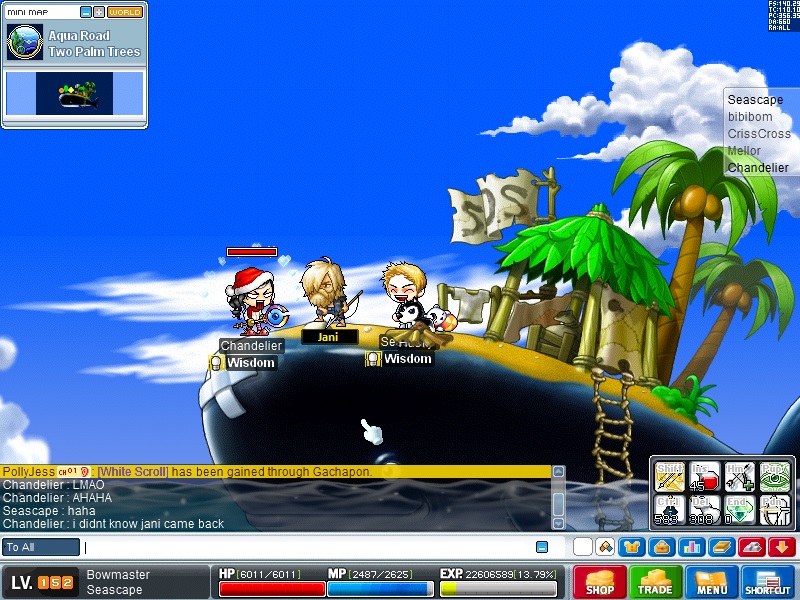Activate the green eye skill on Pup

pos(774,478)
